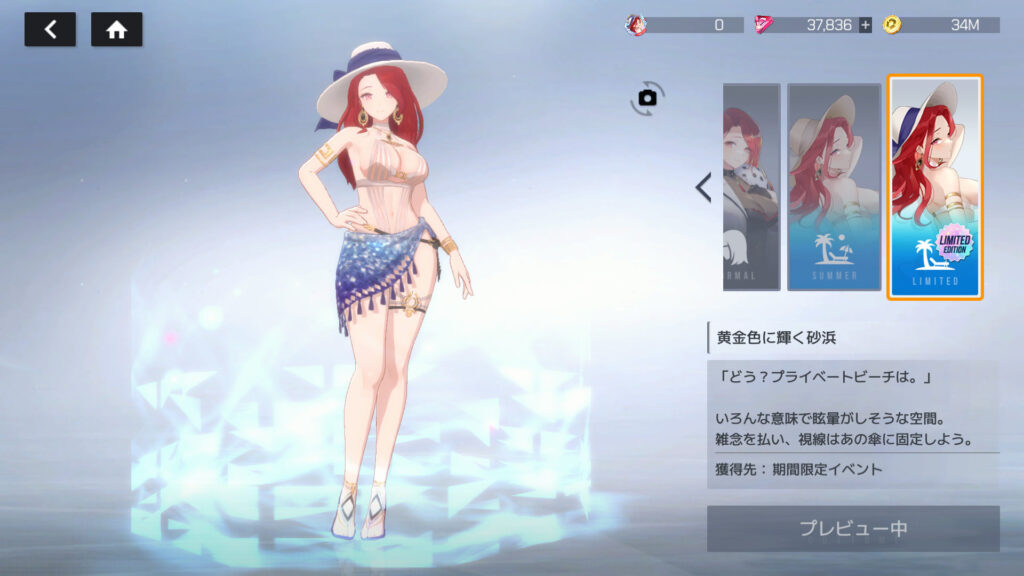Select the Normal skin card
The height and width of the screenshot is (576, 1024).
[x=751, y=187]
